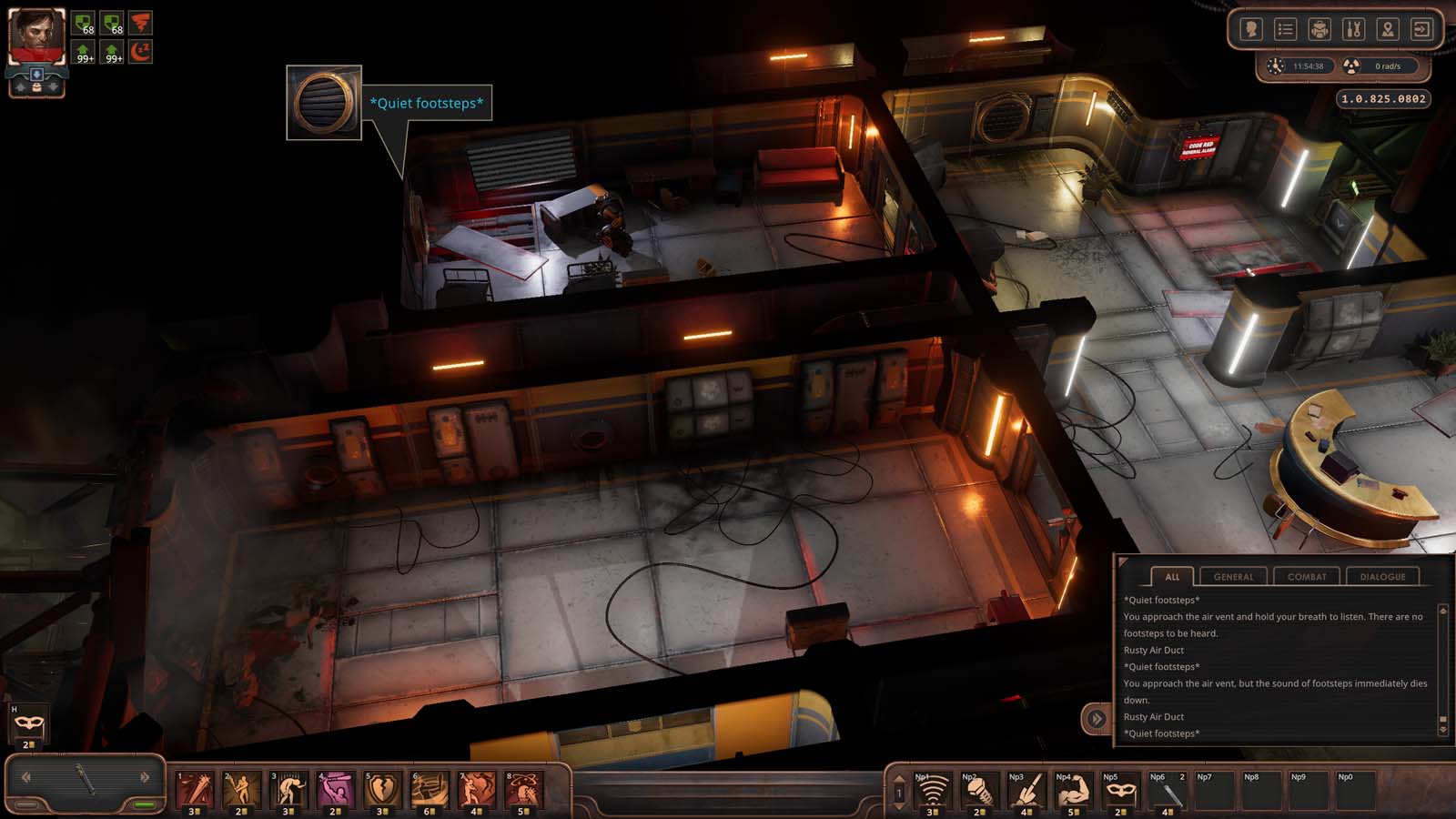The height and width of the screenshot is (819, 1456).
Task: Open the inventory backpack icon
Action: tap(1319, 28)
